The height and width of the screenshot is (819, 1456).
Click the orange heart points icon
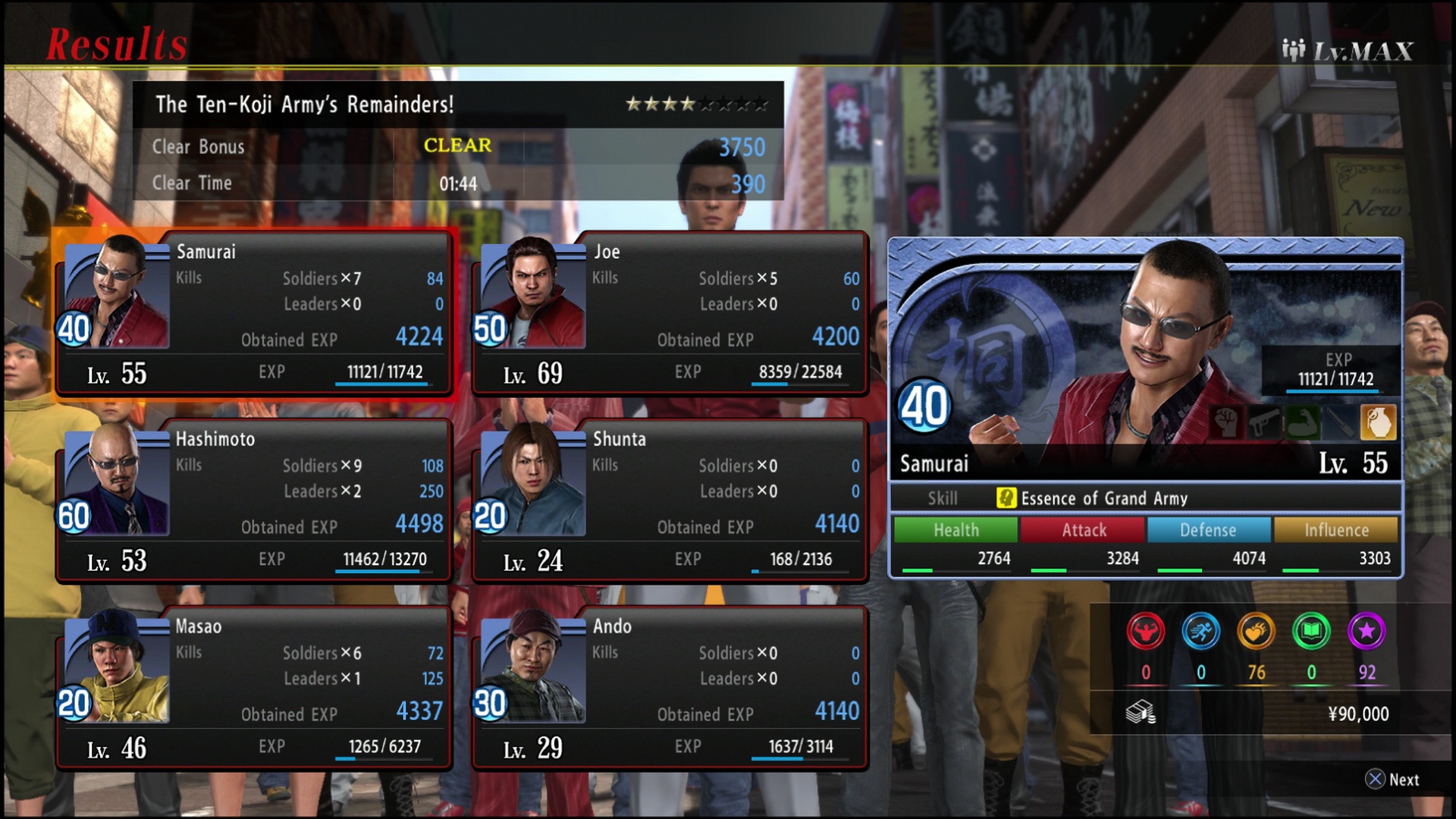click(x=1256, y=632)
